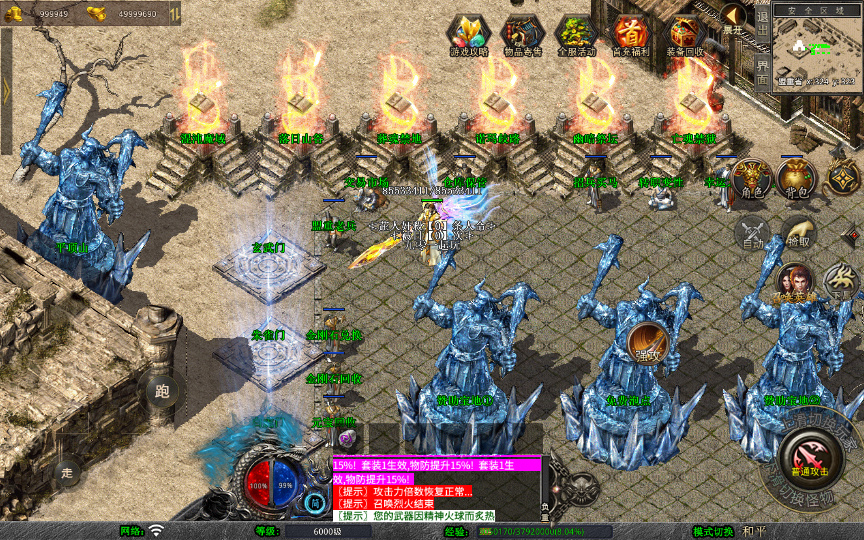
Task: Select the 走 walk movement button
Action: (x=68, y=471)
